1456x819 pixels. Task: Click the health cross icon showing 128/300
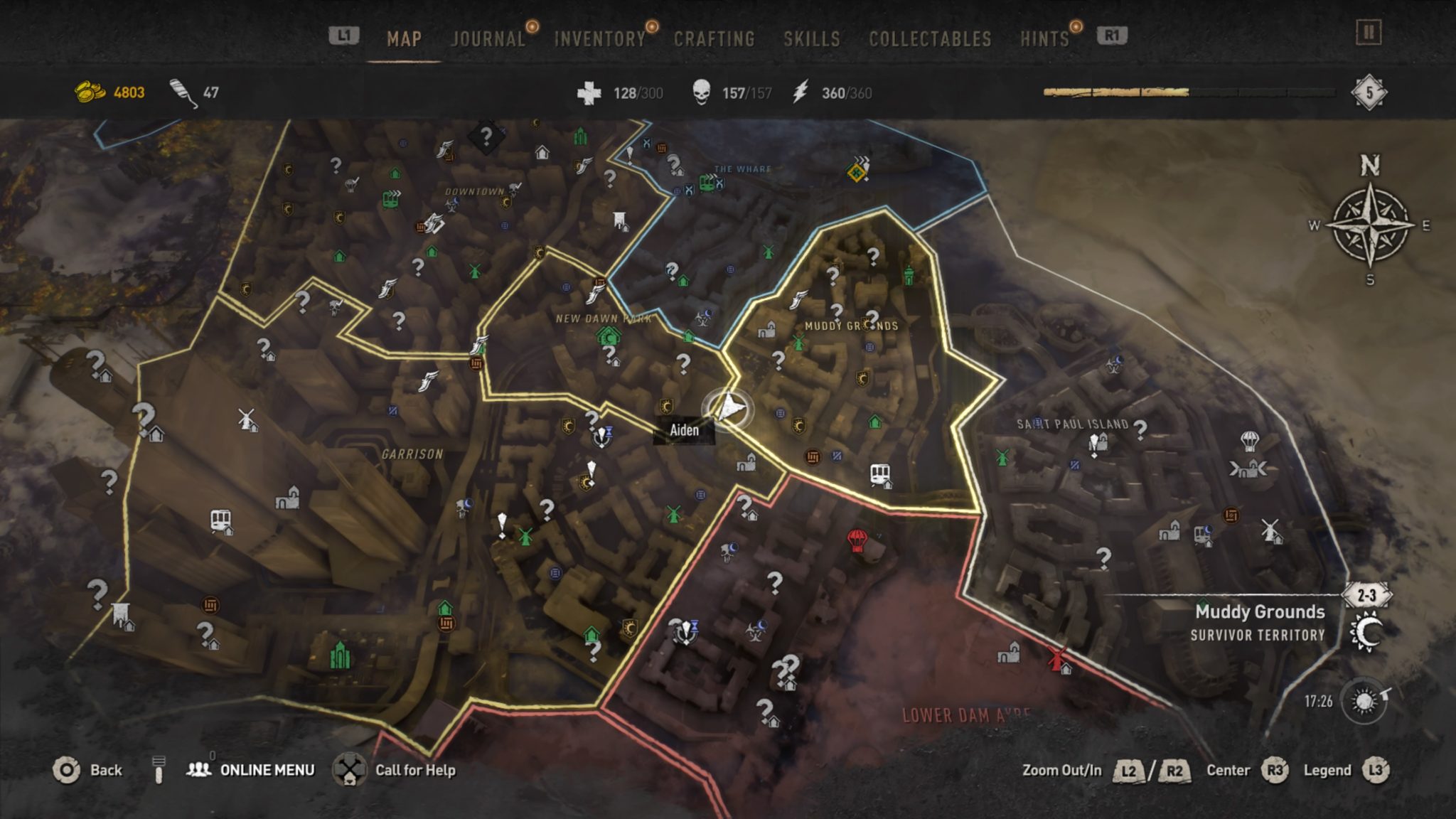(588, 91)
